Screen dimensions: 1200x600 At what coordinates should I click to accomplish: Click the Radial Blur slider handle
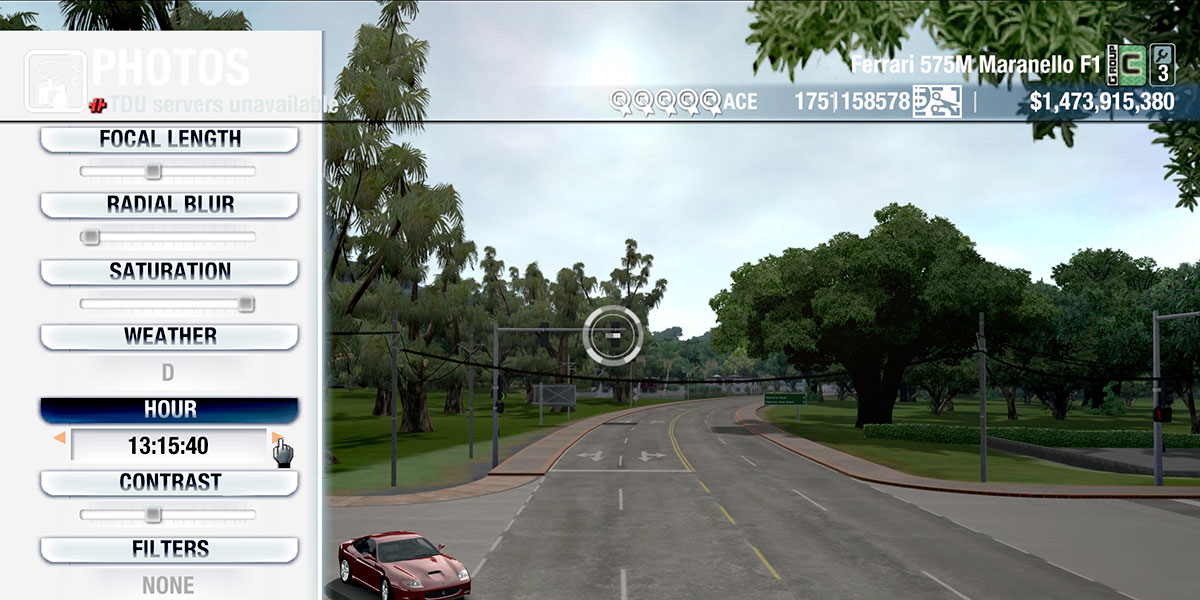pos(90,237)
